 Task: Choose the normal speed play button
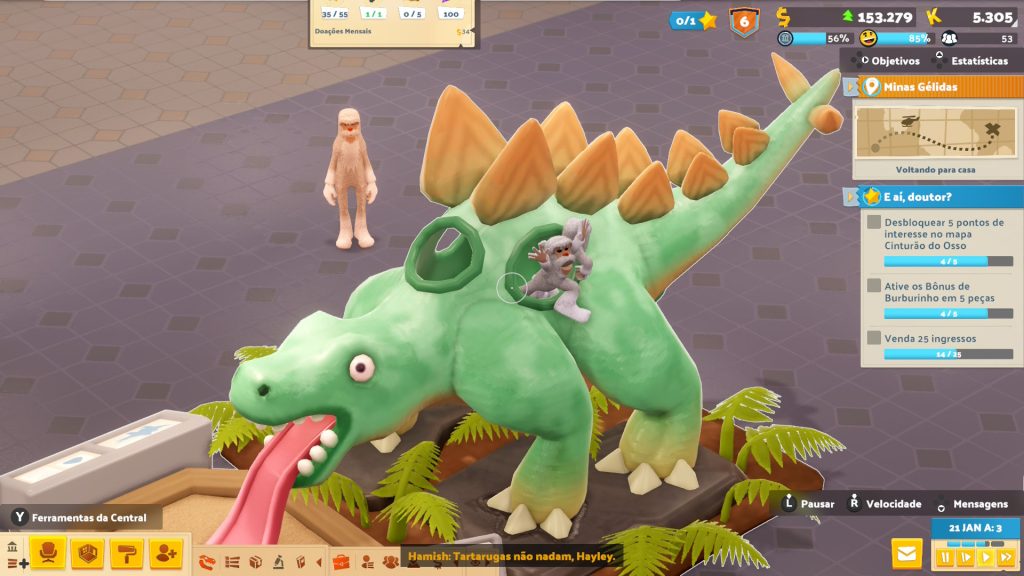point(986,557)
